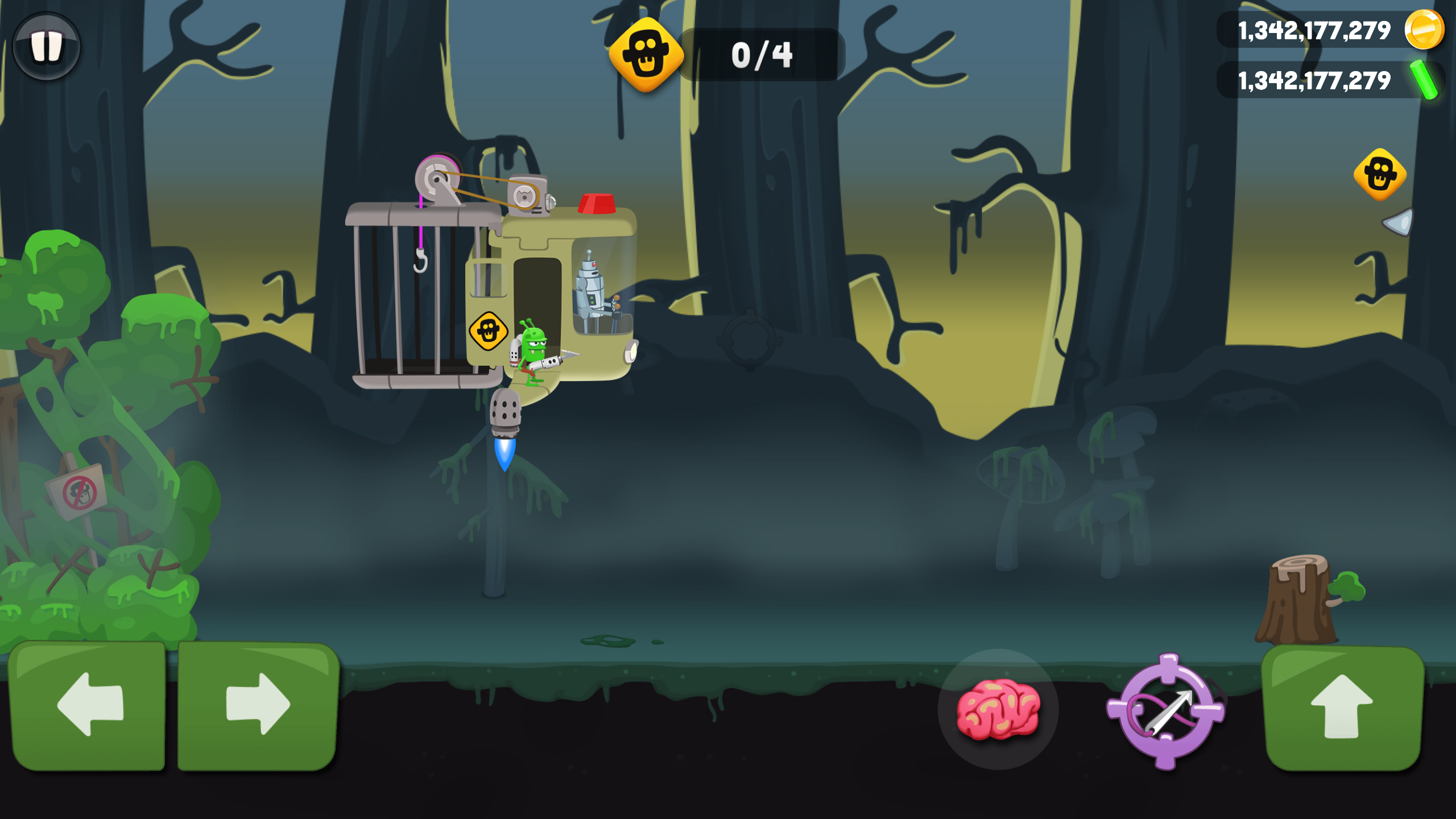Tap the move right arrow button
Viewport: 1456px width, 819px height.
(x=259, y=705)
